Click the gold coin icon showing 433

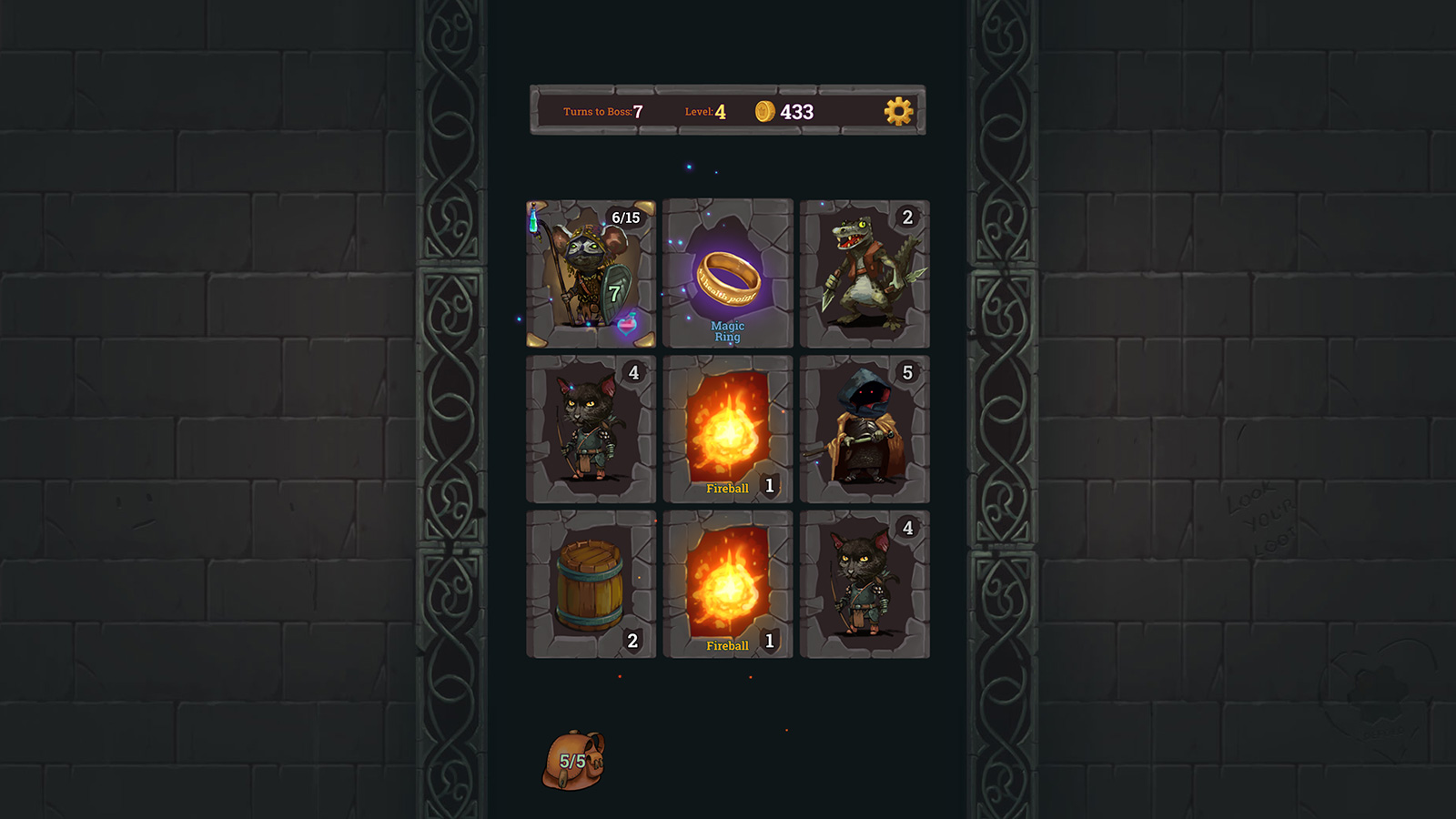764,111
